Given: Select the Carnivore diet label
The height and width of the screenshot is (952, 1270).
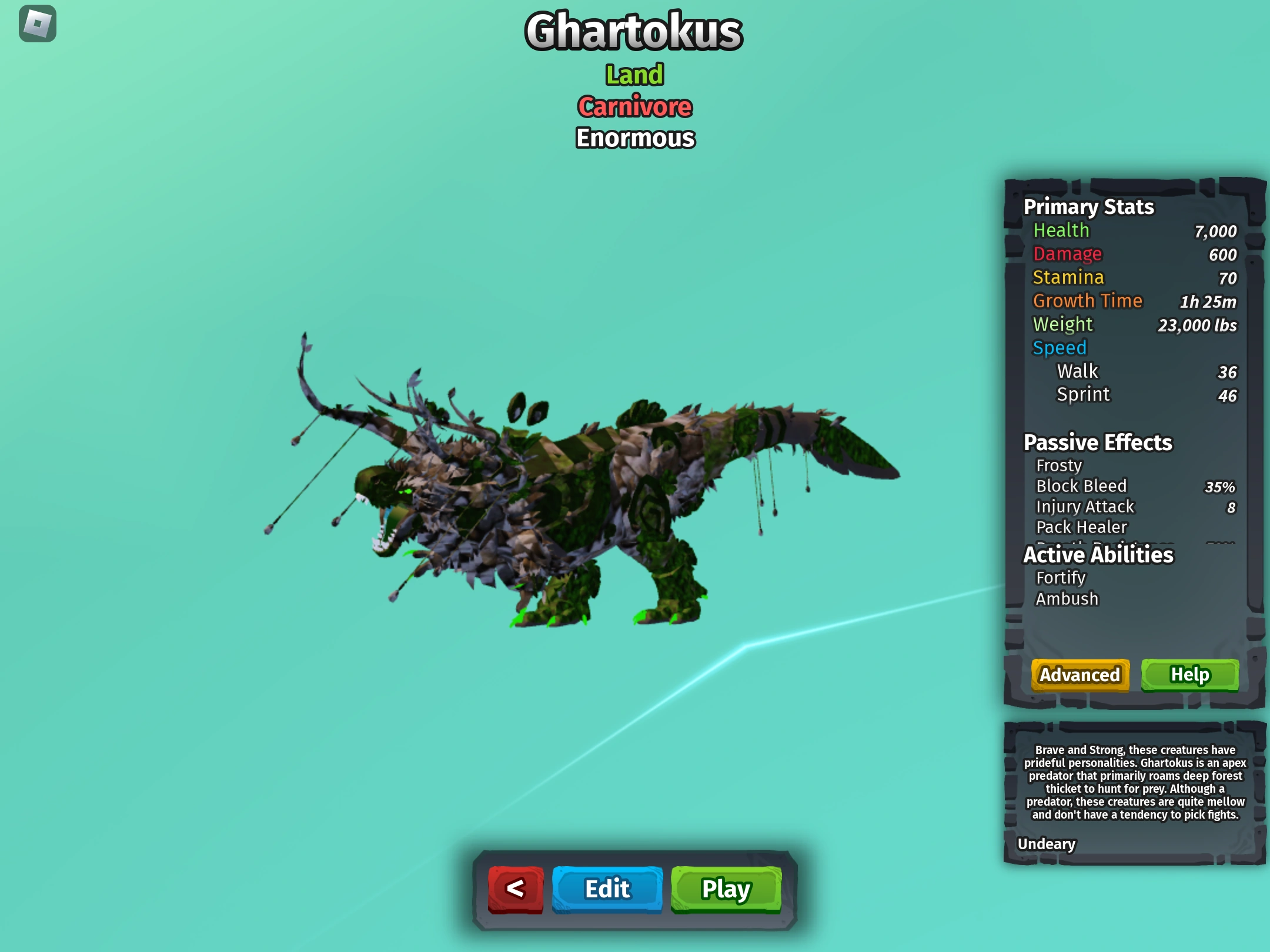Looking at the screenshot, I should click(634, 106).
